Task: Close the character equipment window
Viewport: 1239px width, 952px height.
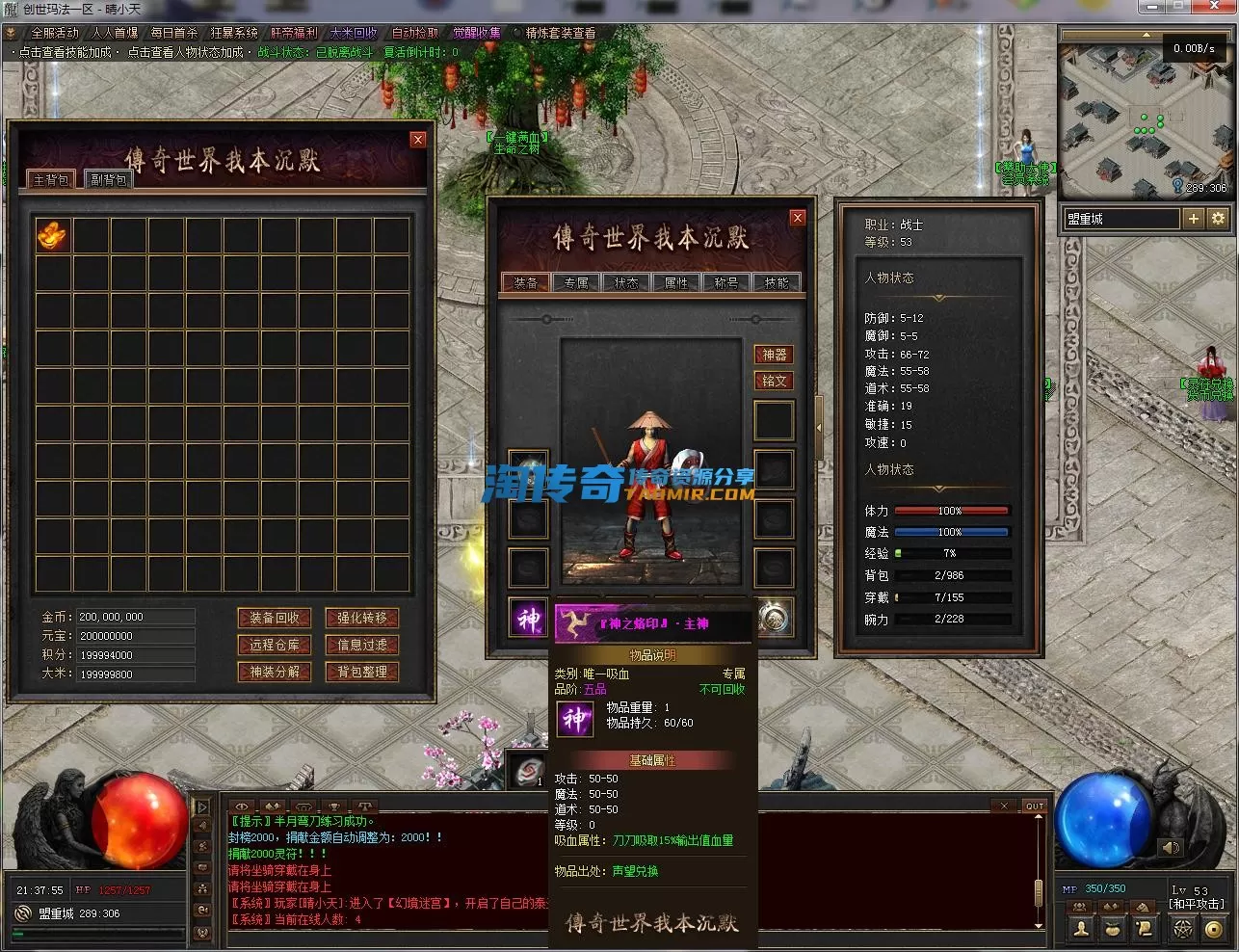Action: click(797, 219)
